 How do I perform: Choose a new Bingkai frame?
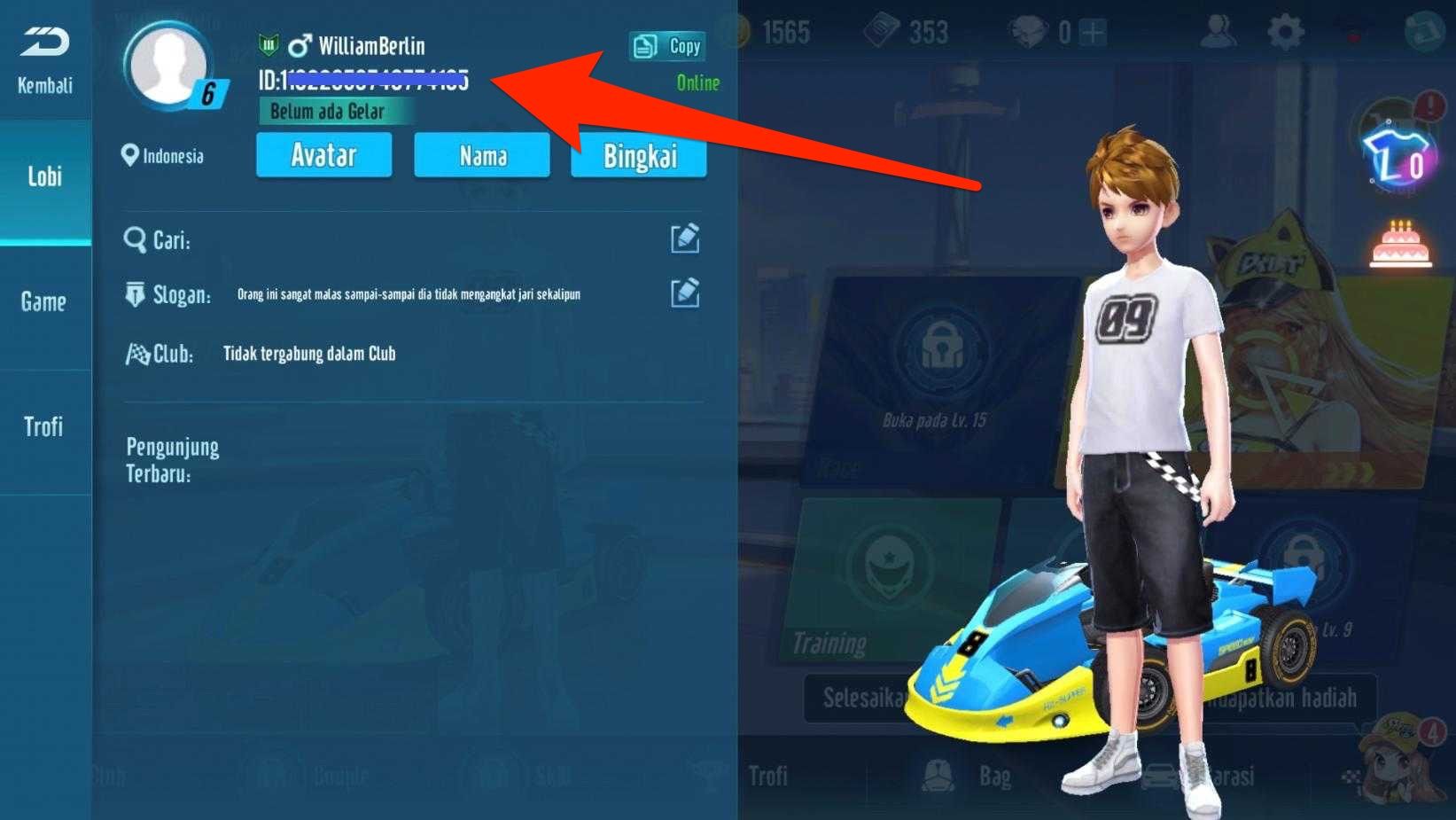click(x=639, y=156)
